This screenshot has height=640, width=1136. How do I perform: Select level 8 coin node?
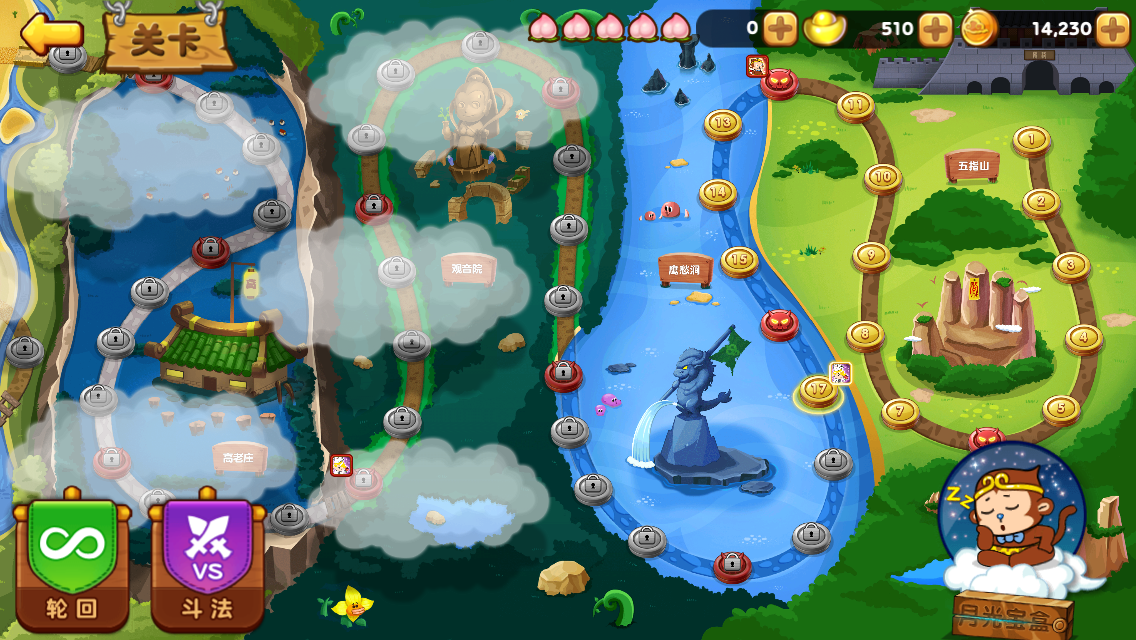[x=865, y=334]
